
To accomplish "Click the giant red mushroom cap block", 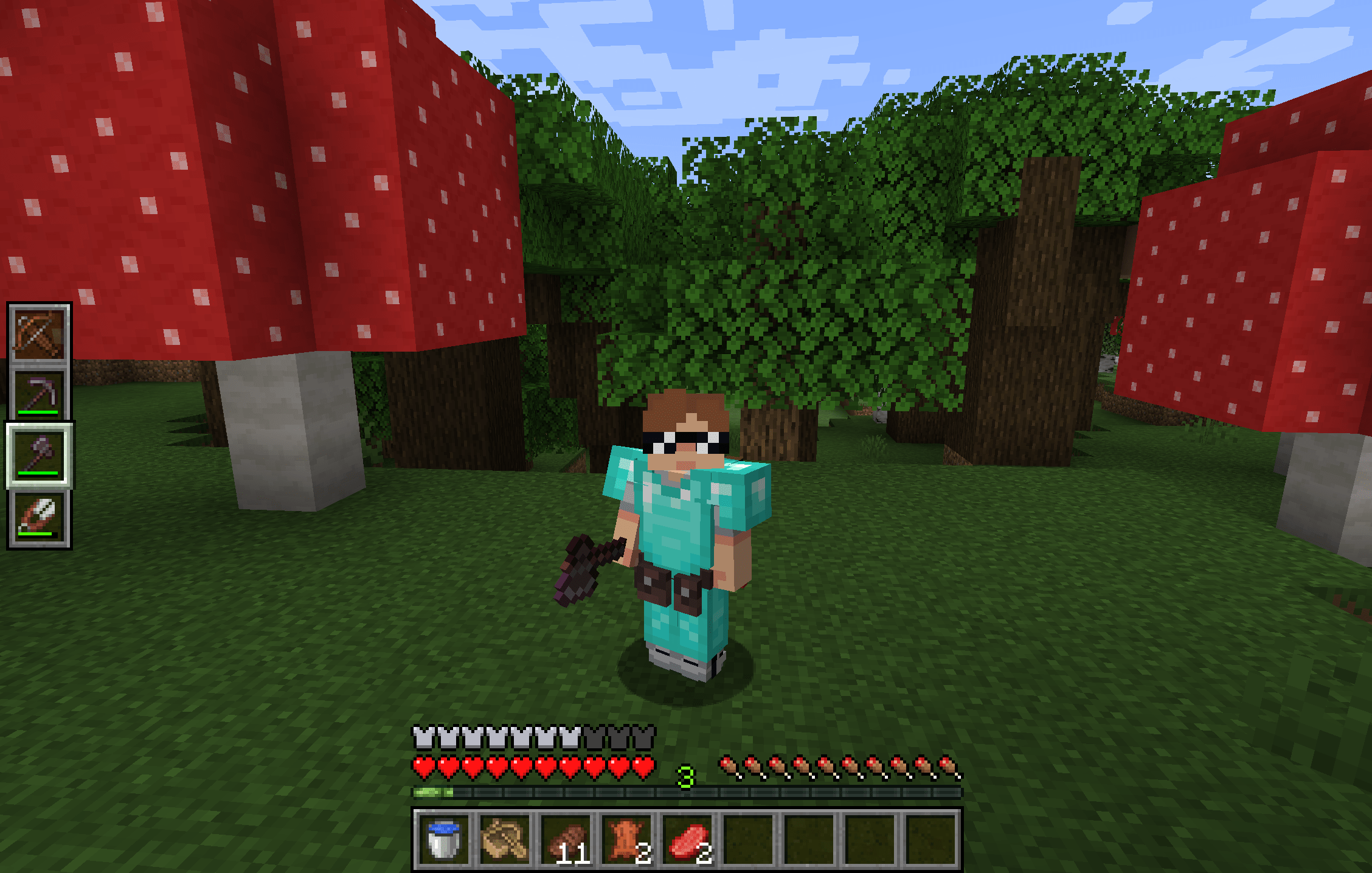I will point(243,183).
